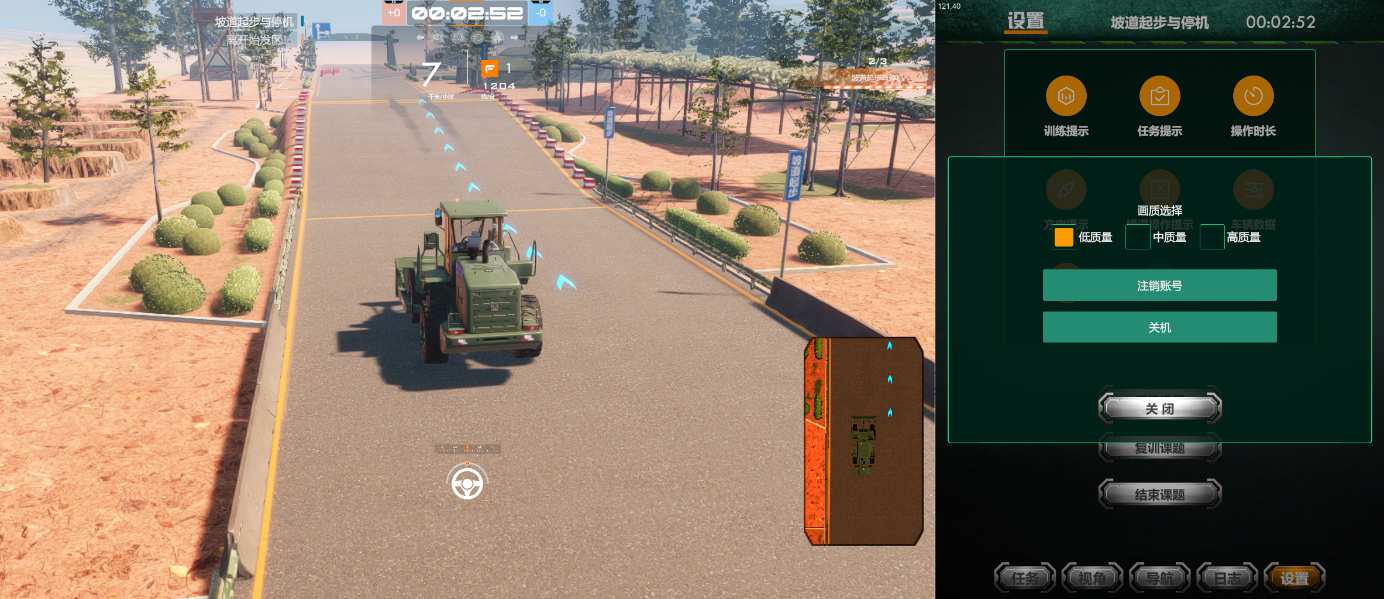Viewport: 1384px width, 599px height.
Task: Click the 复训课题 retrain lesson button
Action: 1160,449
